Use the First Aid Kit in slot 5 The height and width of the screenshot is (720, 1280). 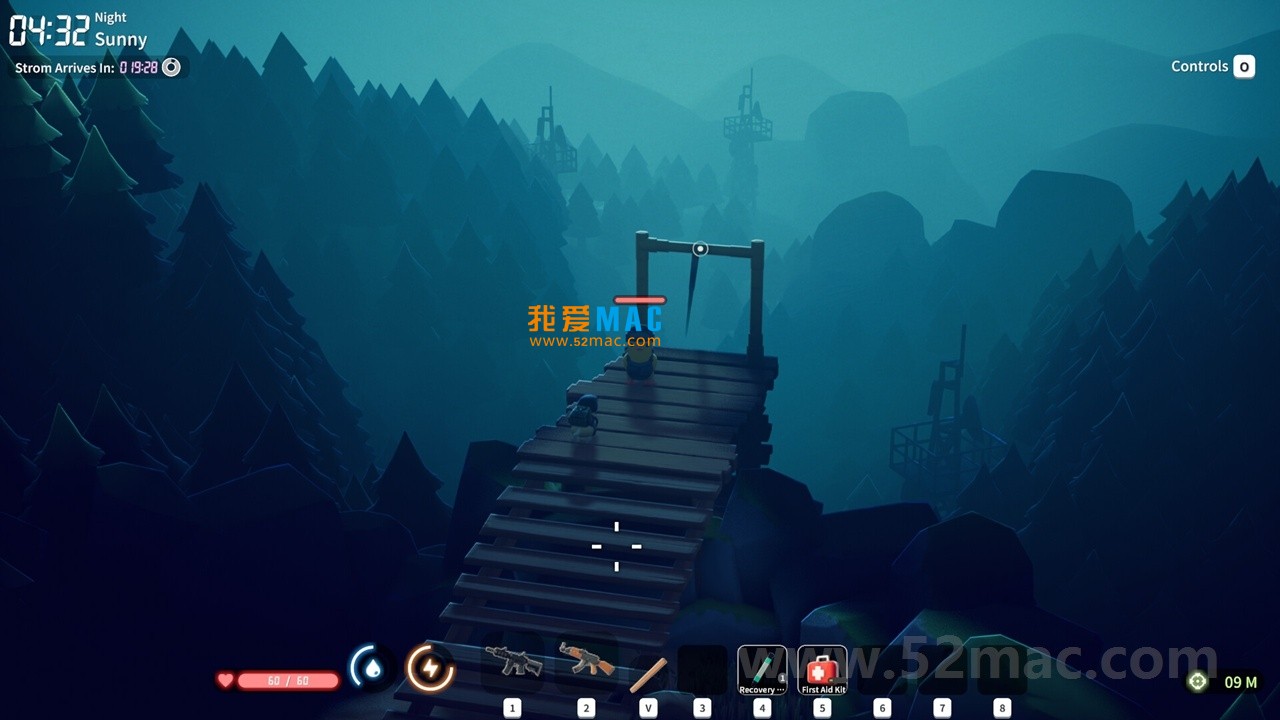[822, 668]
